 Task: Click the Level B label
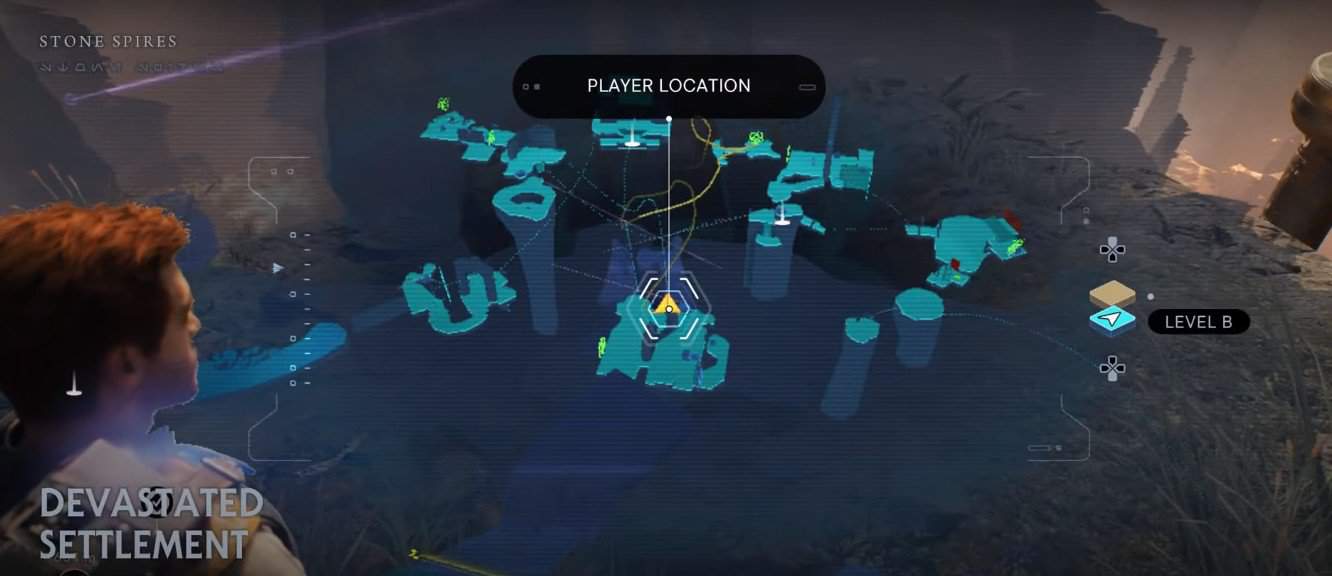1198,322
